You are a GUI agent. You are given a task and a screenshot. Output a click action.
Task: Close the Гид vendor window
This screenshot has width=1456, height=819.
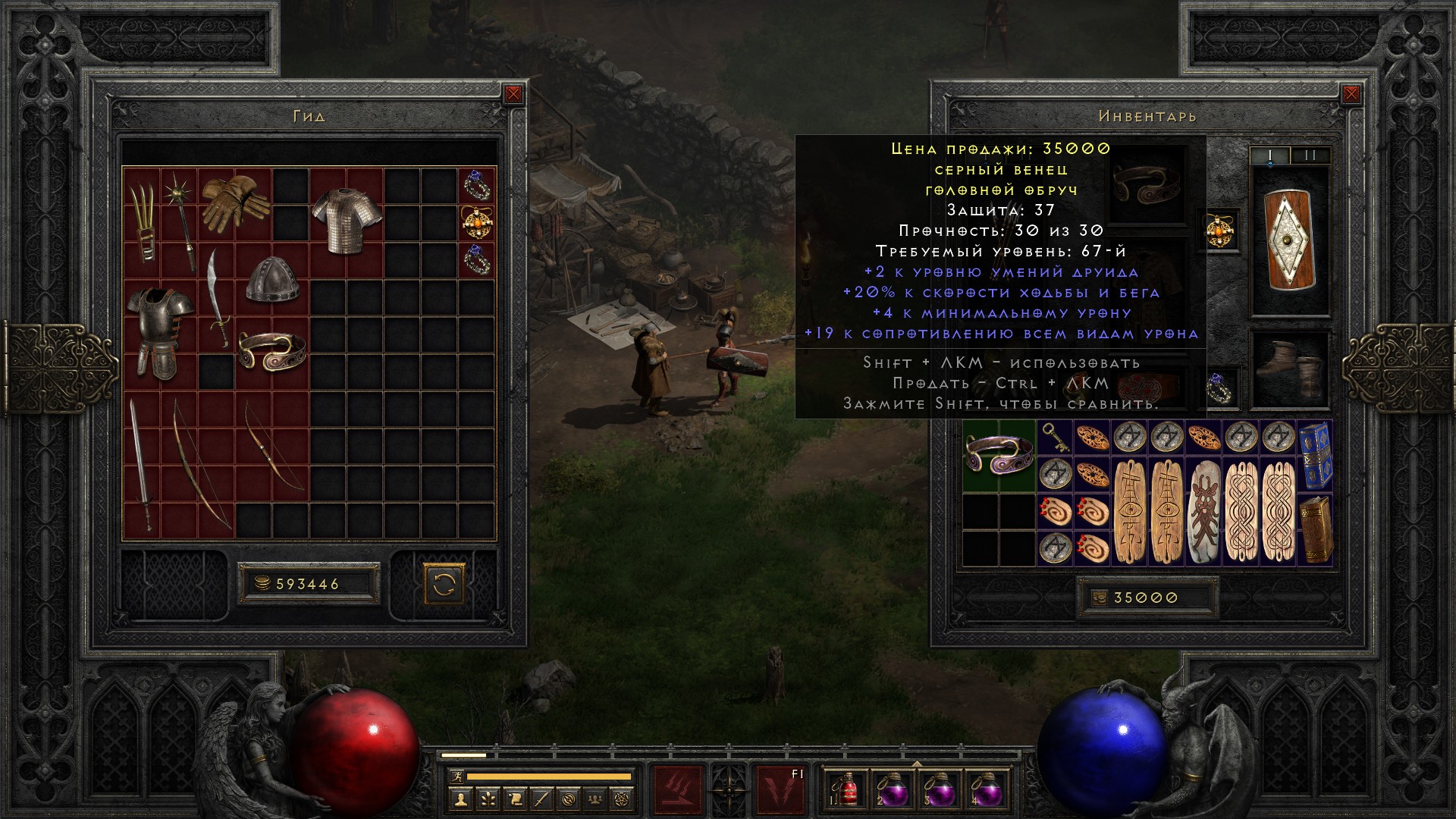(x=513, y=94)
